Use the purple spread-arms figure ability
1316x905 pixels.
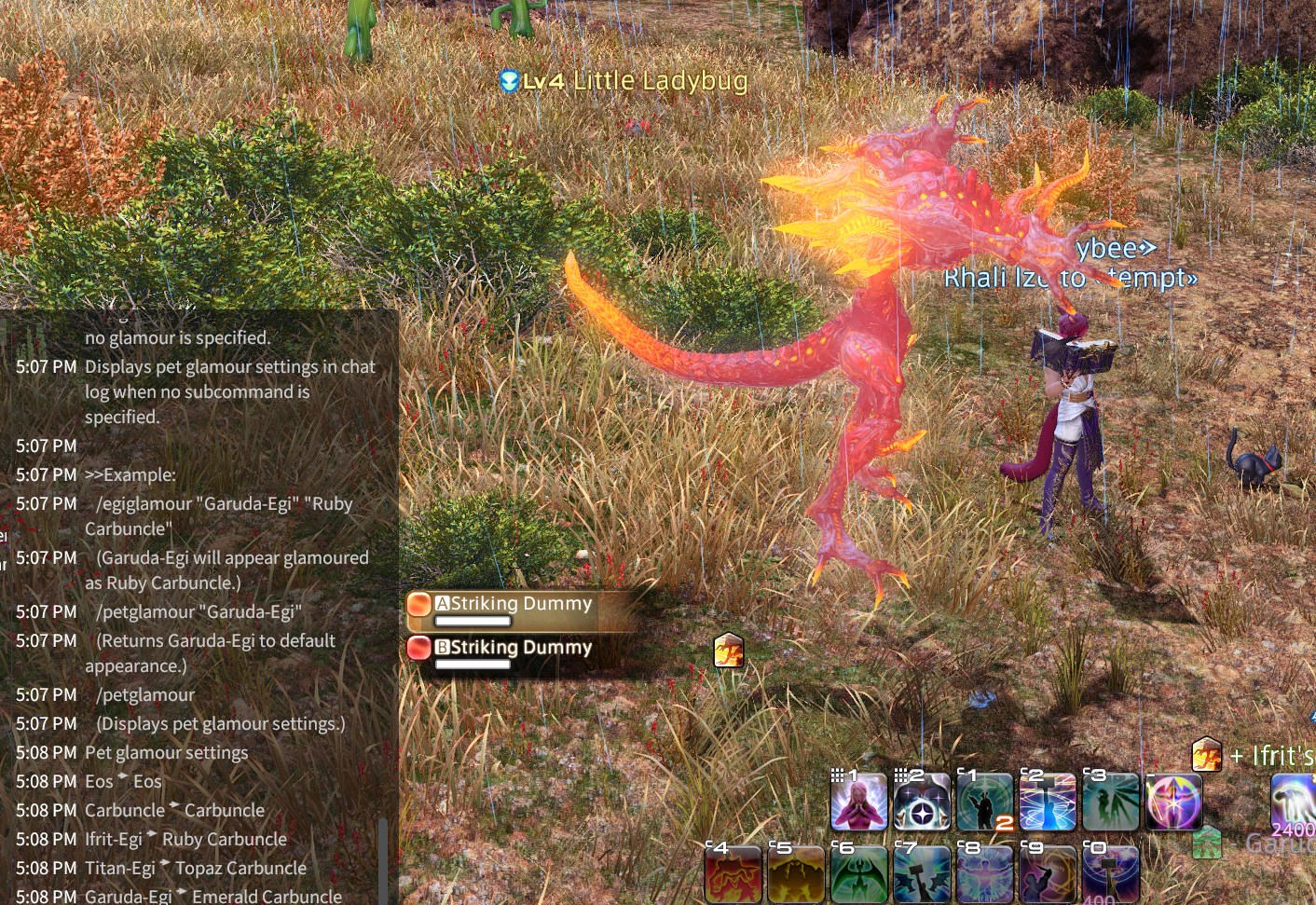(x=985, y=875)
